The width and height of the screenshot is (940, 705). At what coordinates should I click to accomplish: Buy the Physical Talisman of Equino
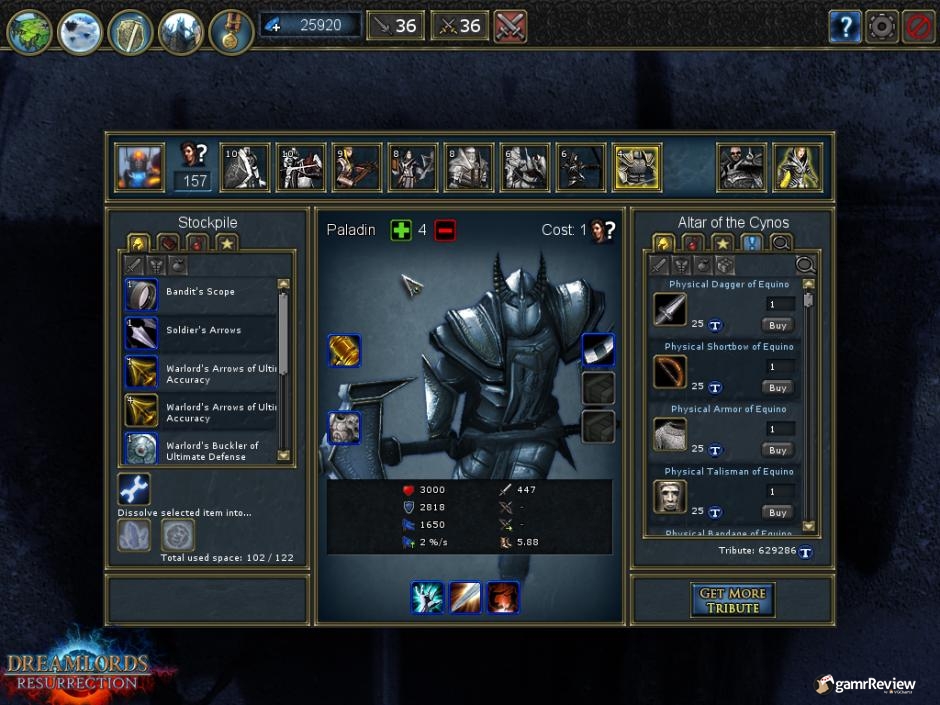(x=778, y=512)
